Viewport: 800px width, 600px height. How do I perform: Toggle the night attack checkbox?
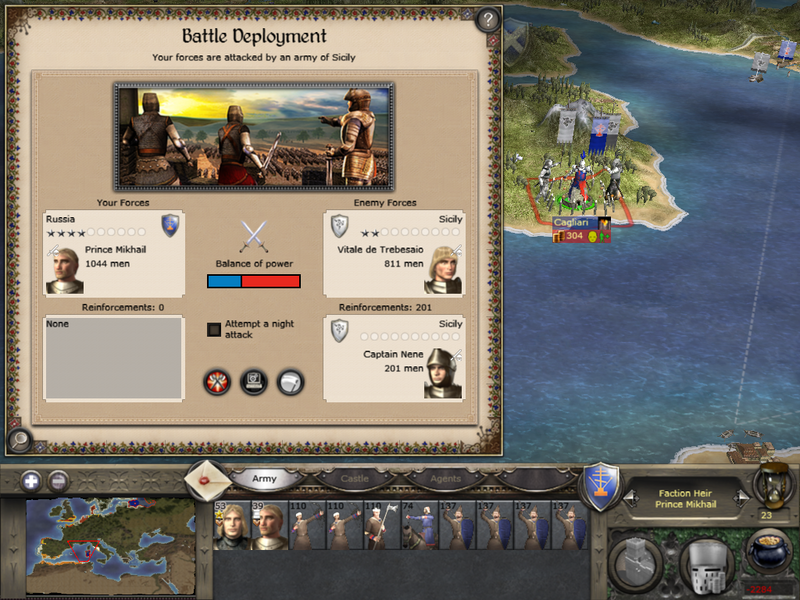coord(214,329)
